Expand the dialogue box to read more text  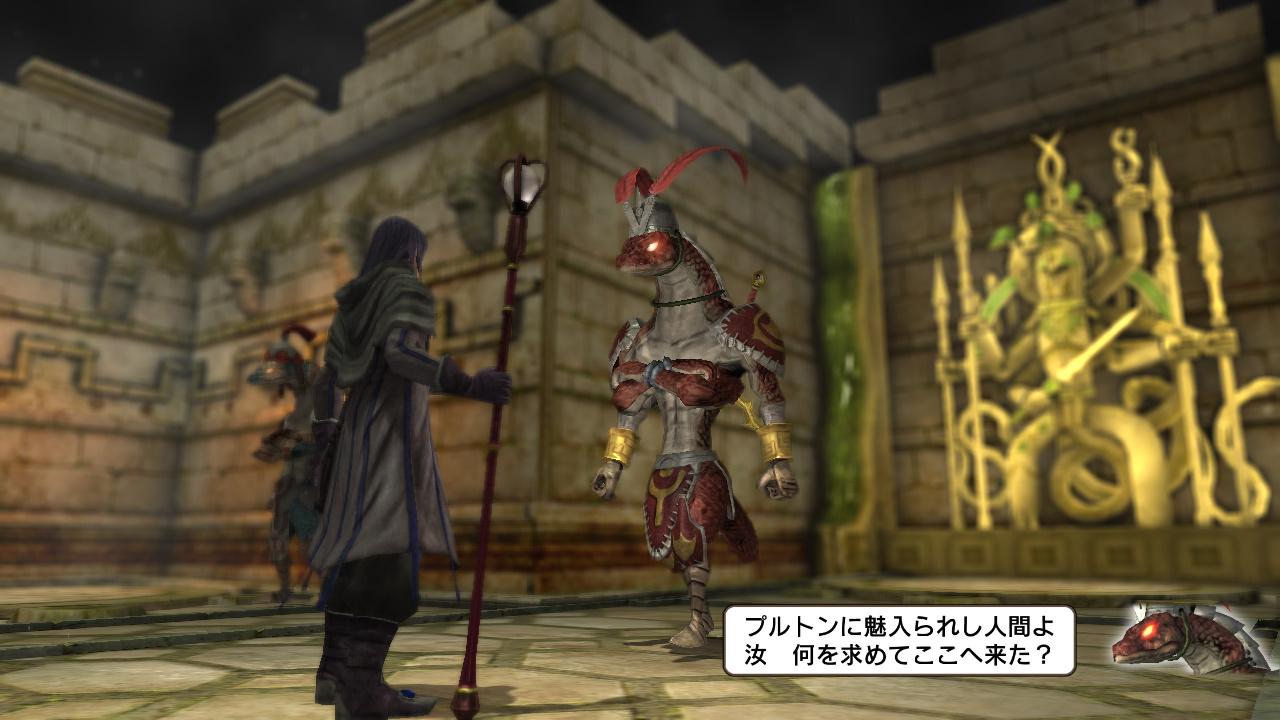point(900,640)
